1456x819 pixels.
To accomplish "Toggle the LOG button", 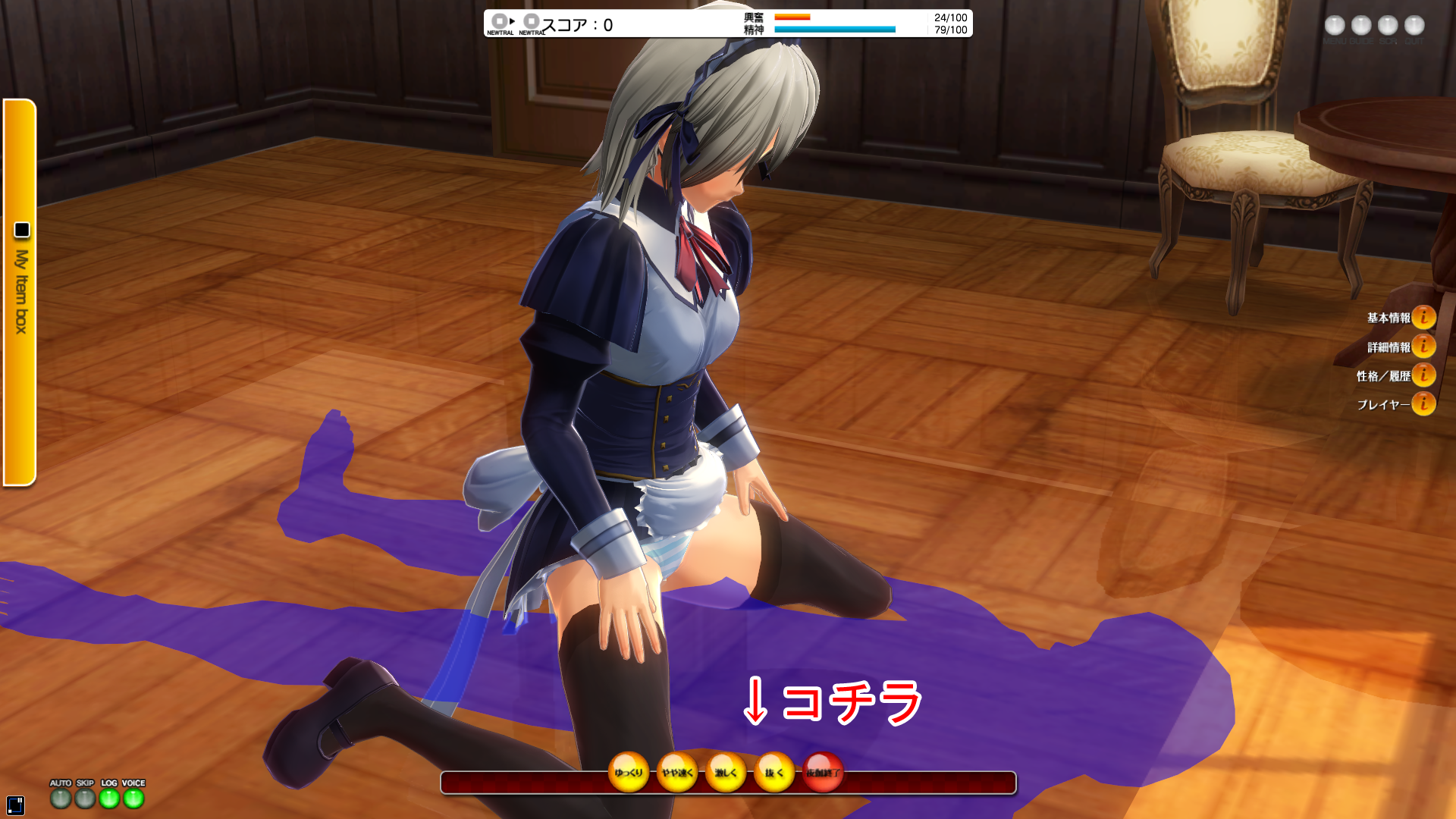I will click(x=109, y=798).
